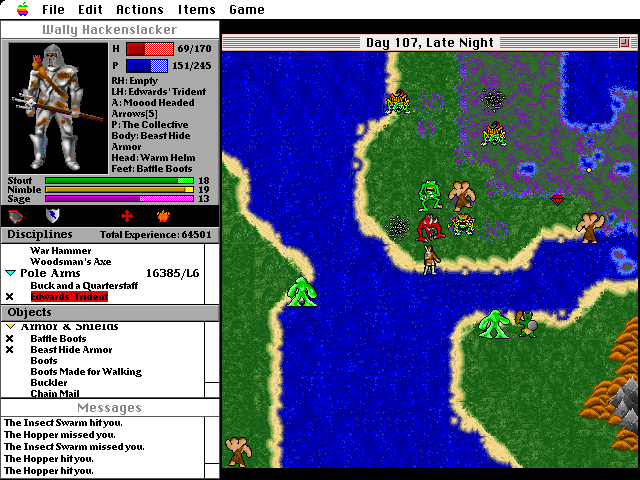Click the red cross status icon

[126, 215]
